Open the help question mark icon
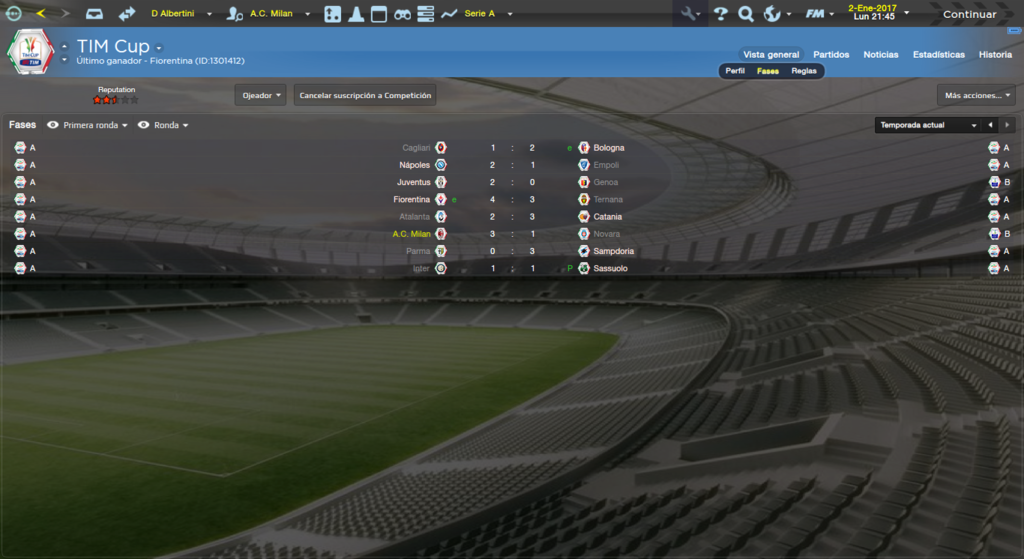The image size is (1024, 559). click(x=720, y=14)
